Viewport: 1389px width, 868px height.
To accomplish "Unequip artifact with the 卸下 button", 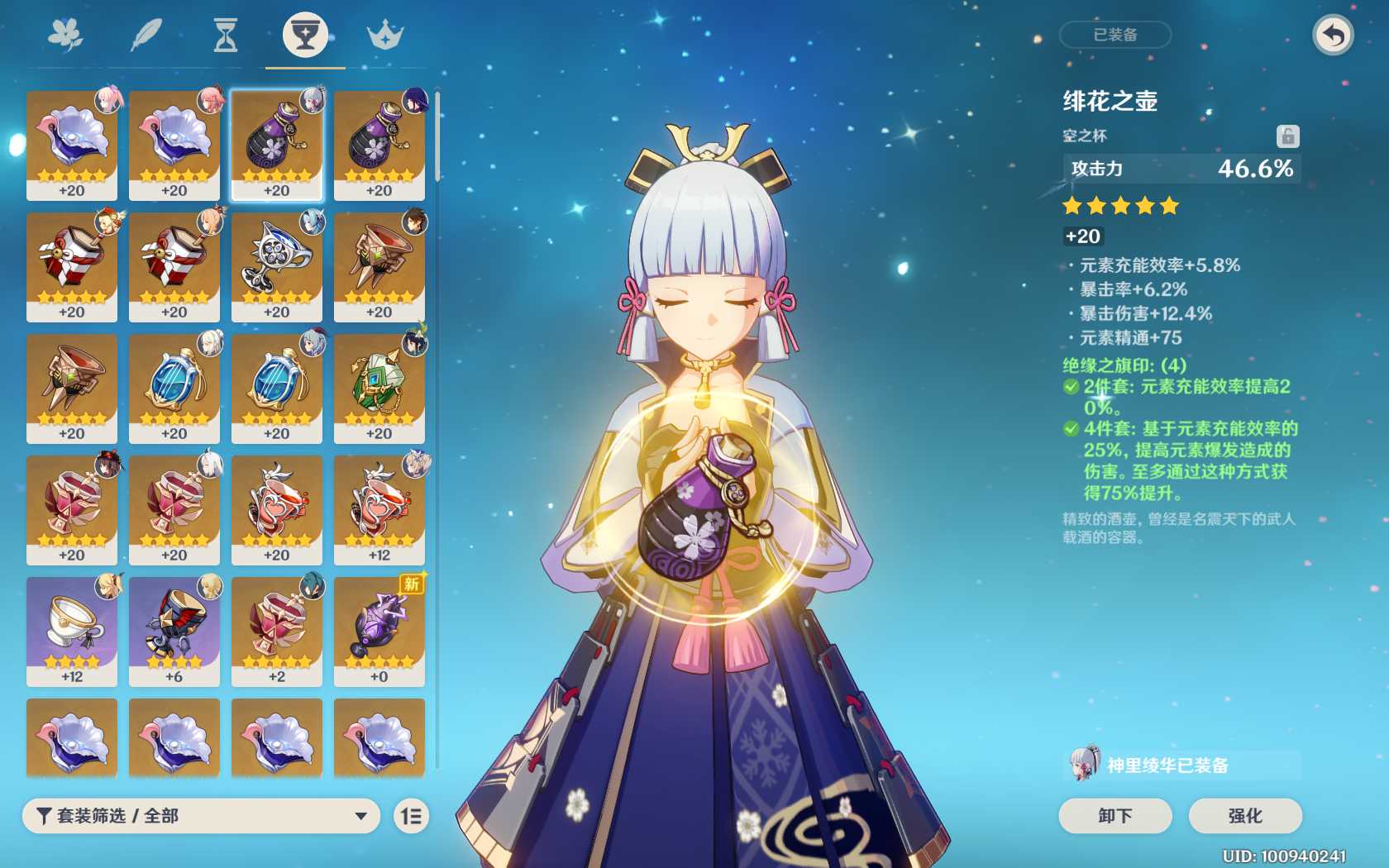I will [1115, 816].
